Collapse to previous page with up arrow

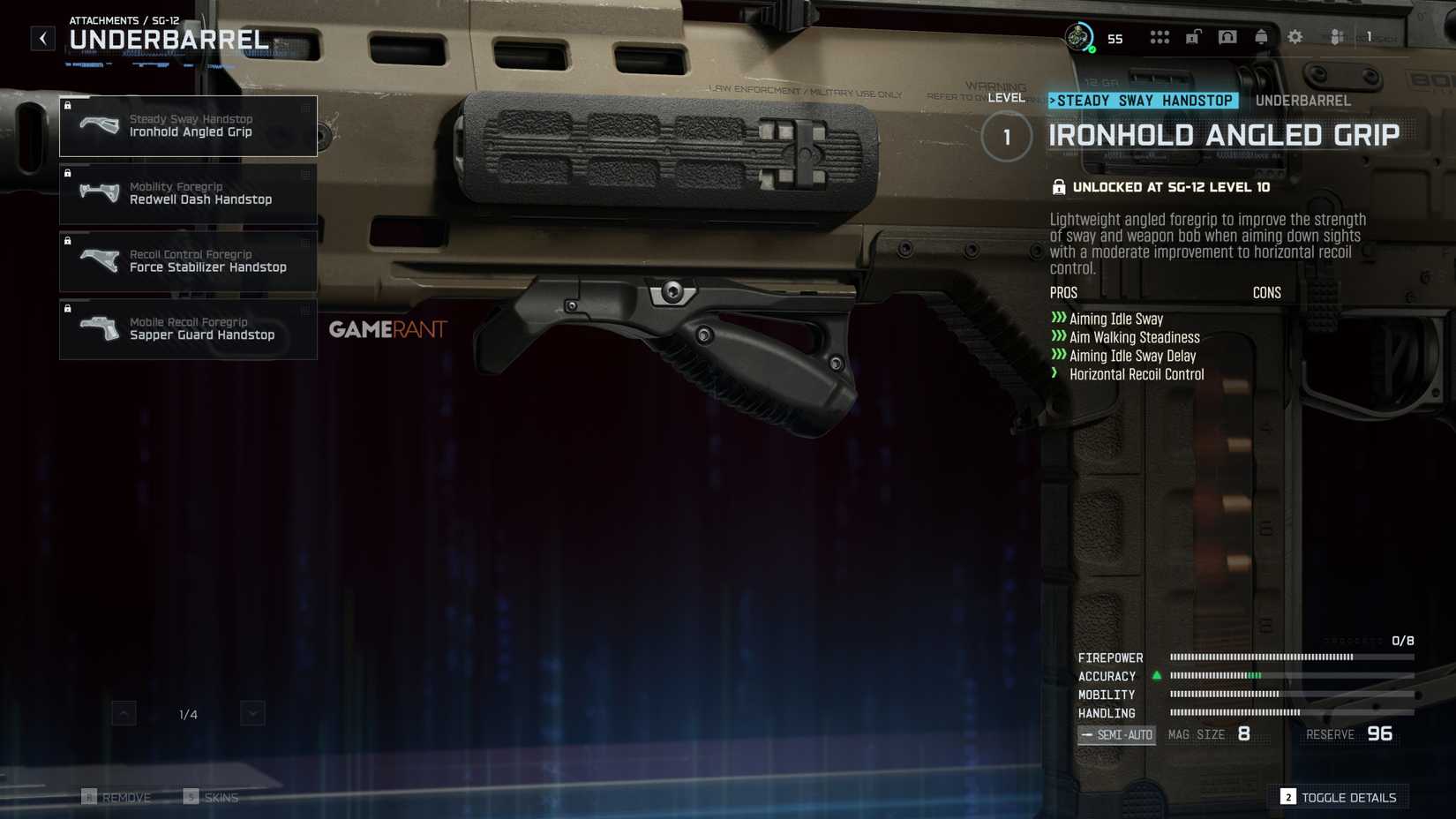pyautogui.click(x=124, y=713)
